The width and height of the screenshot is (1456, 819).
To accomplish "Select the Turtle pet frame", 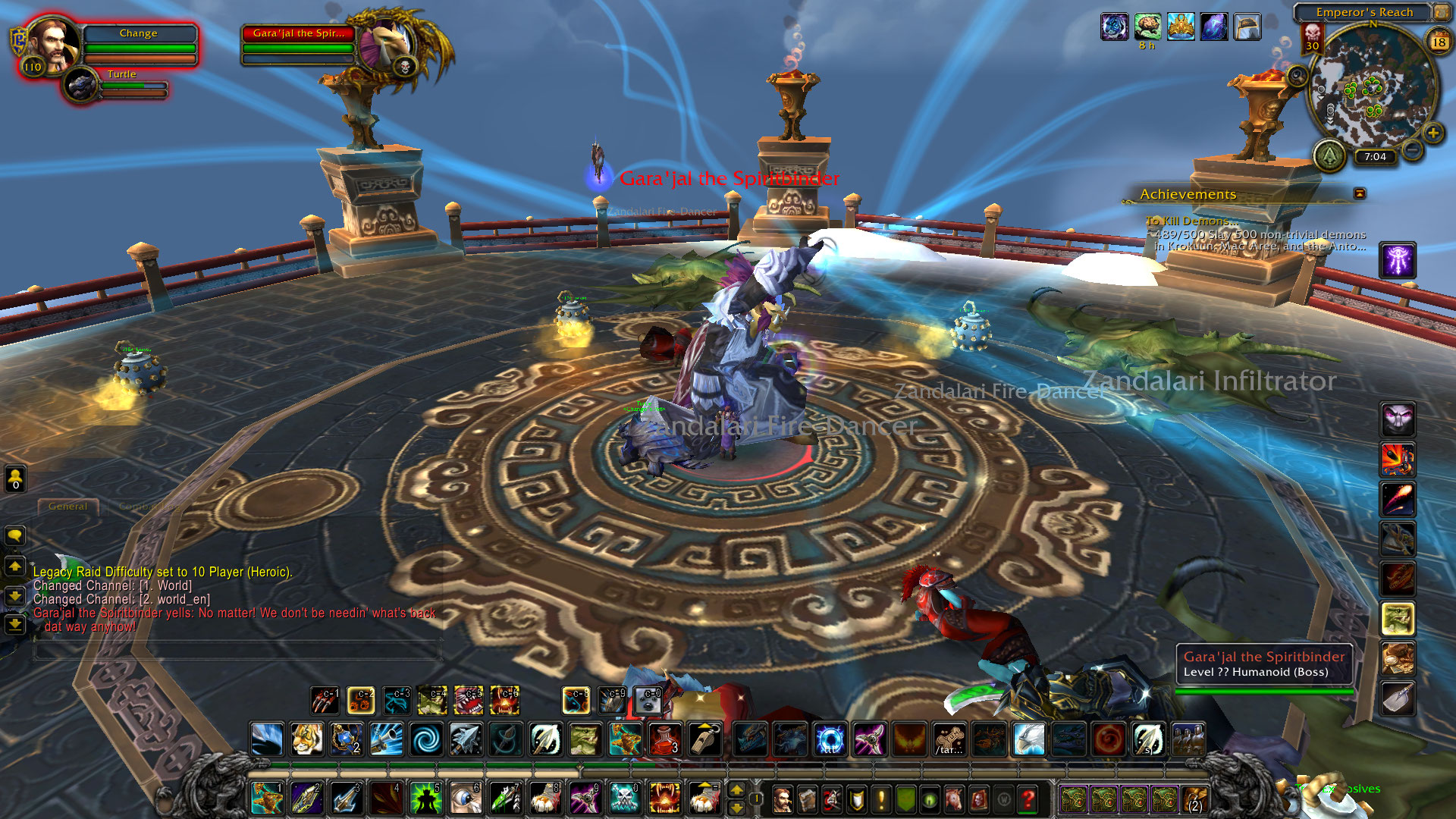I will pyautogui.click(x=121, y=83).
